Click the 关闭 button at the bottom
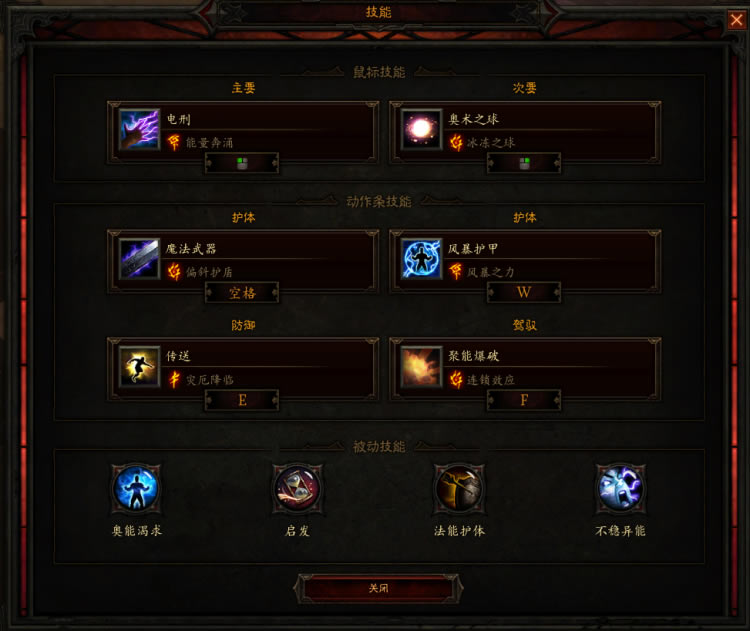Image resolution: width=750 pixels, height=631 pixels. (x=378, y=588)
